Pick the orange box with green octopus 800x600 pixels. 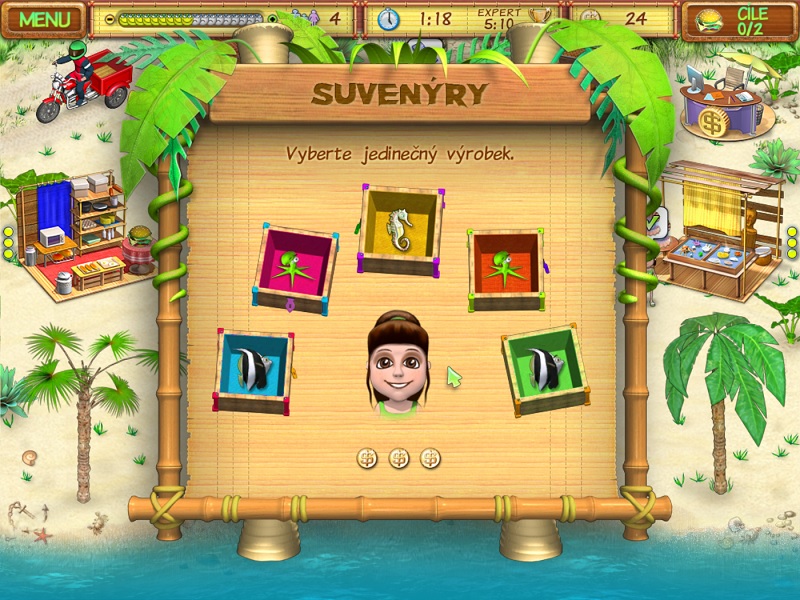[x=506, y=270]
